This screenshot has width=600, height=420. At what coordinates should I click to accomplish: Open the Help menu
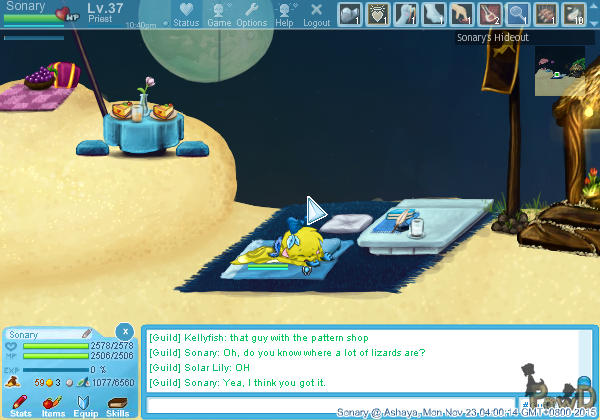click(x=285, y=14)
